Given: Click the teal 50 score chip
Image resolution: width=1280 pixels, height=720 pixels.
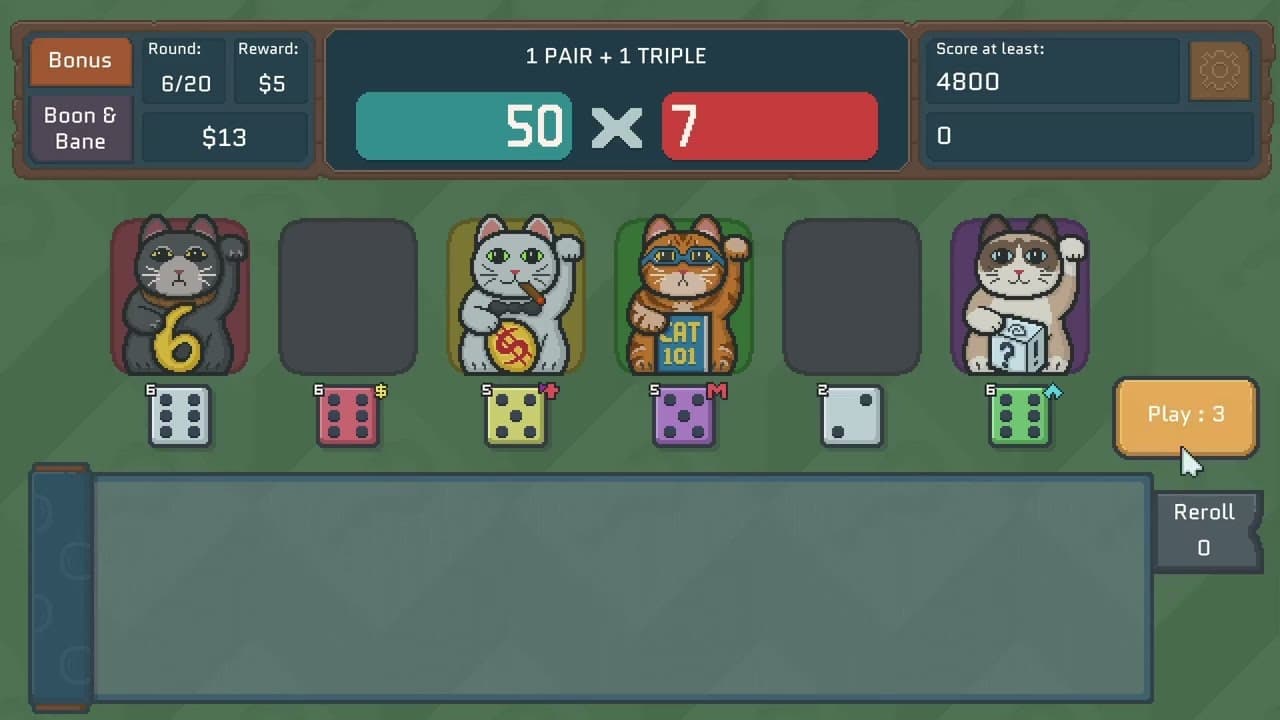Looking at the screenshot, I should tap(463, 127).
